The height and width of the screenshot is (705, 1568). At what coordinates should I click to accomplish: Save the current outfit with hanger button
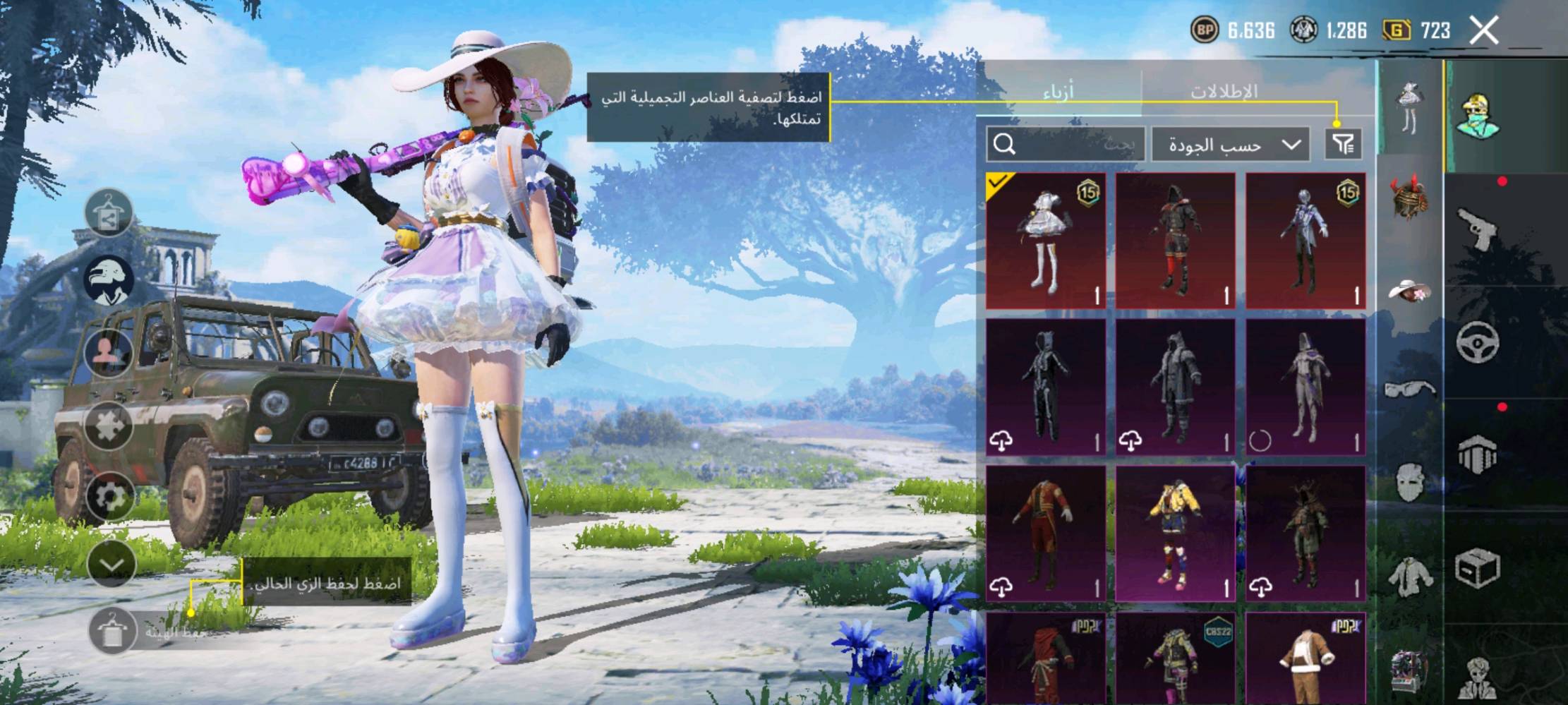click(111, 630)
